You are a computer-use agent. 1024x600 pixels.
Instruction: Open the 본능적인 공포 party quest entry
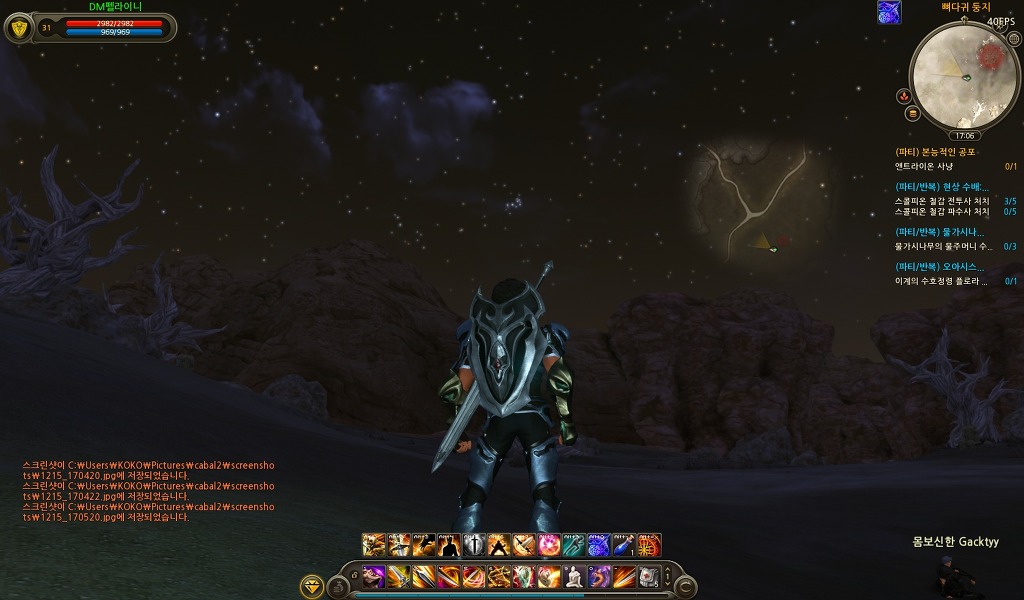click(x=938, y=152)
